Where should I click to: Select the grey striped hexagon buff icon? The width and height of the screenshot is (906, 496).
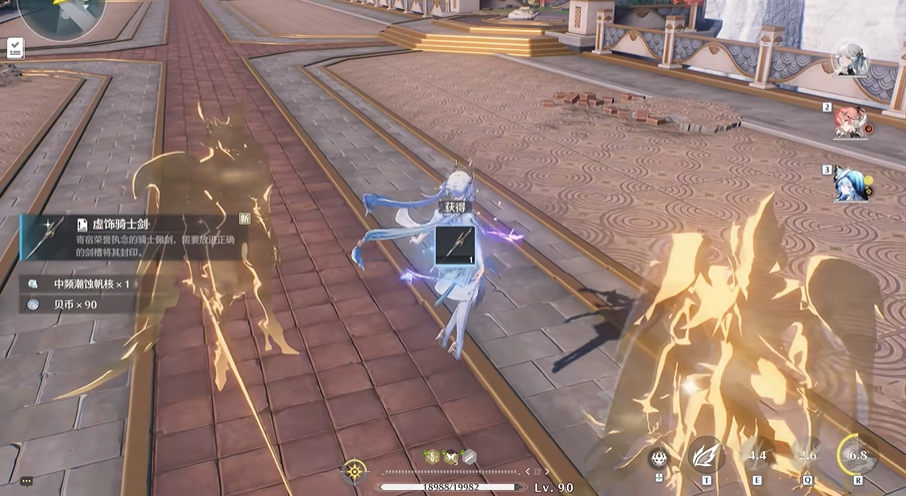point(467,456)
